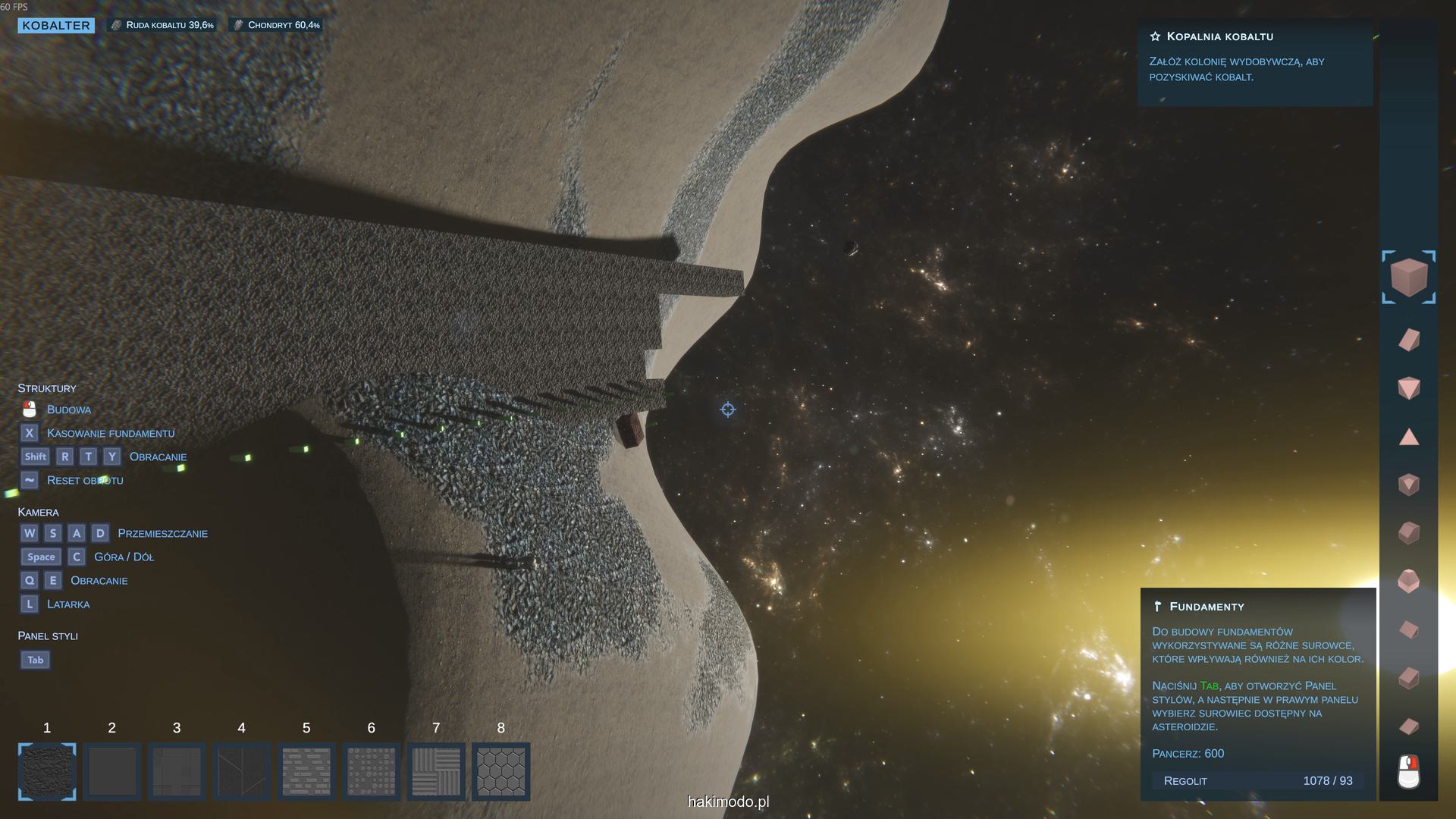The width and height of the screenshot is (1456, 819).
Task: Select the cube with inverted triangular notch
Action: pos(1408,485)
